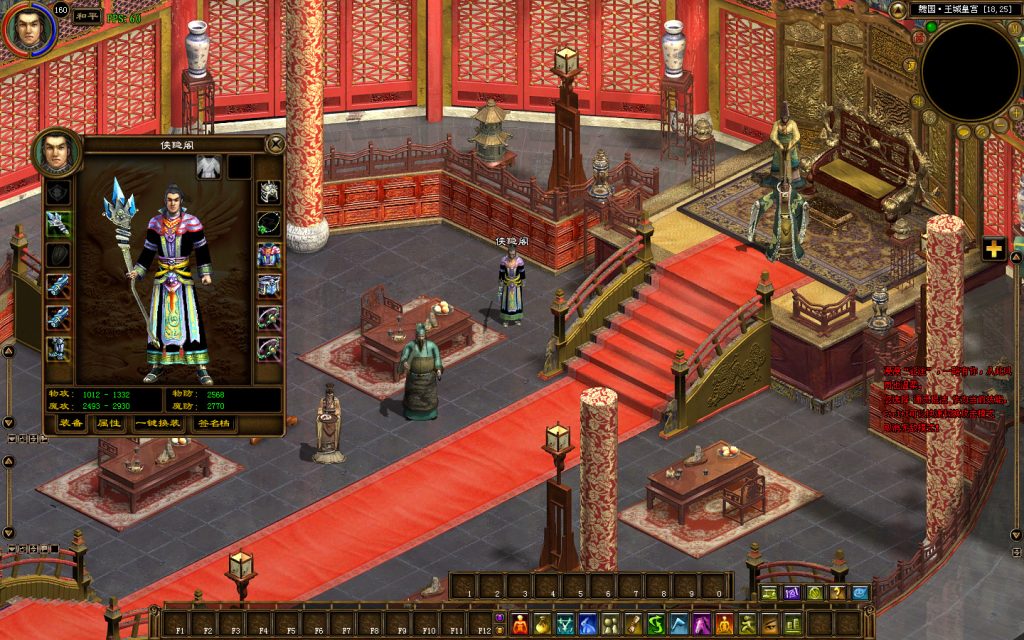Open the 签名档 signature tab
This screenshot has height=640, width=1024.
coord(213,423)
